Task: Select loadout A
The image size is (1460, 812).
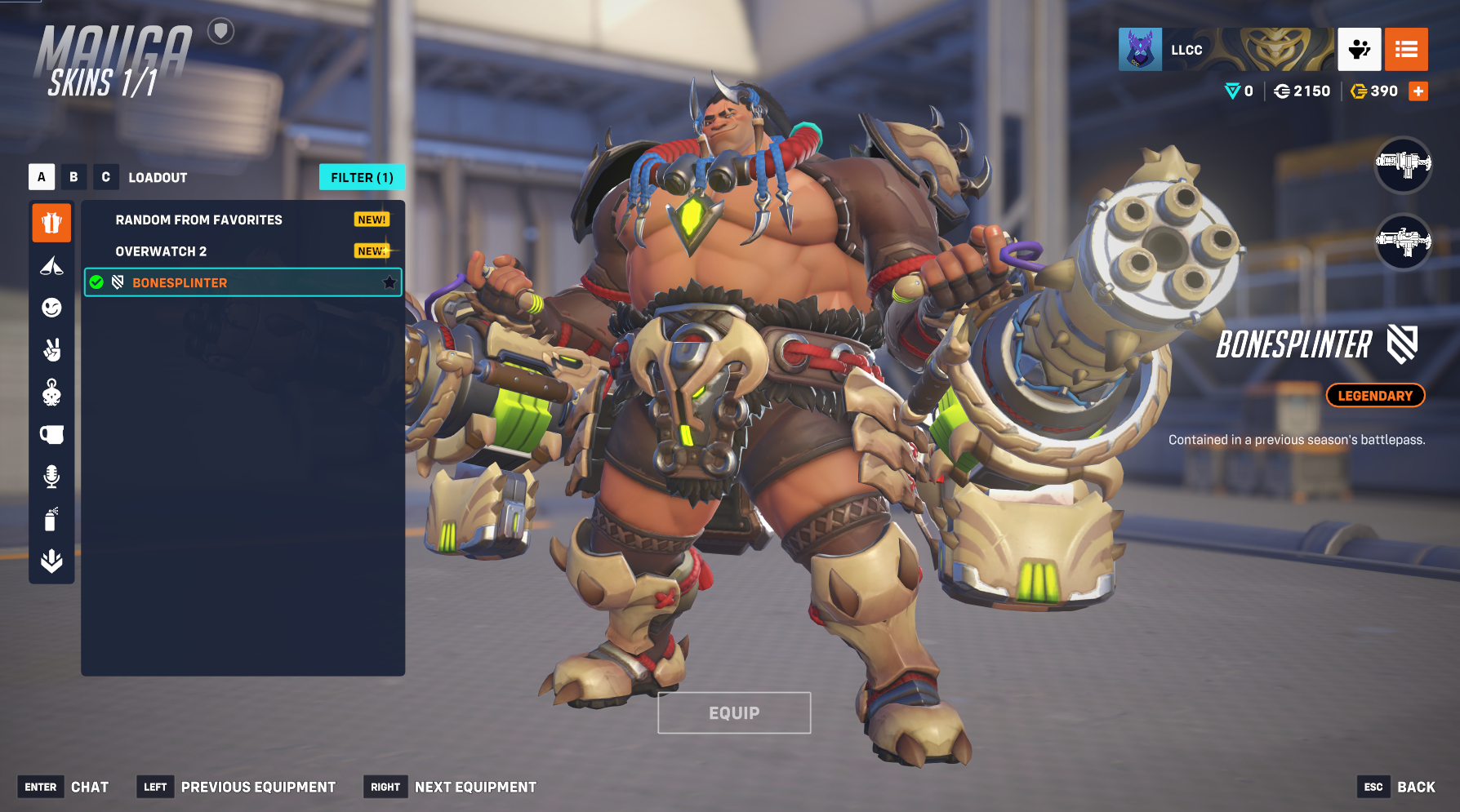Action: tap(42, 177)
